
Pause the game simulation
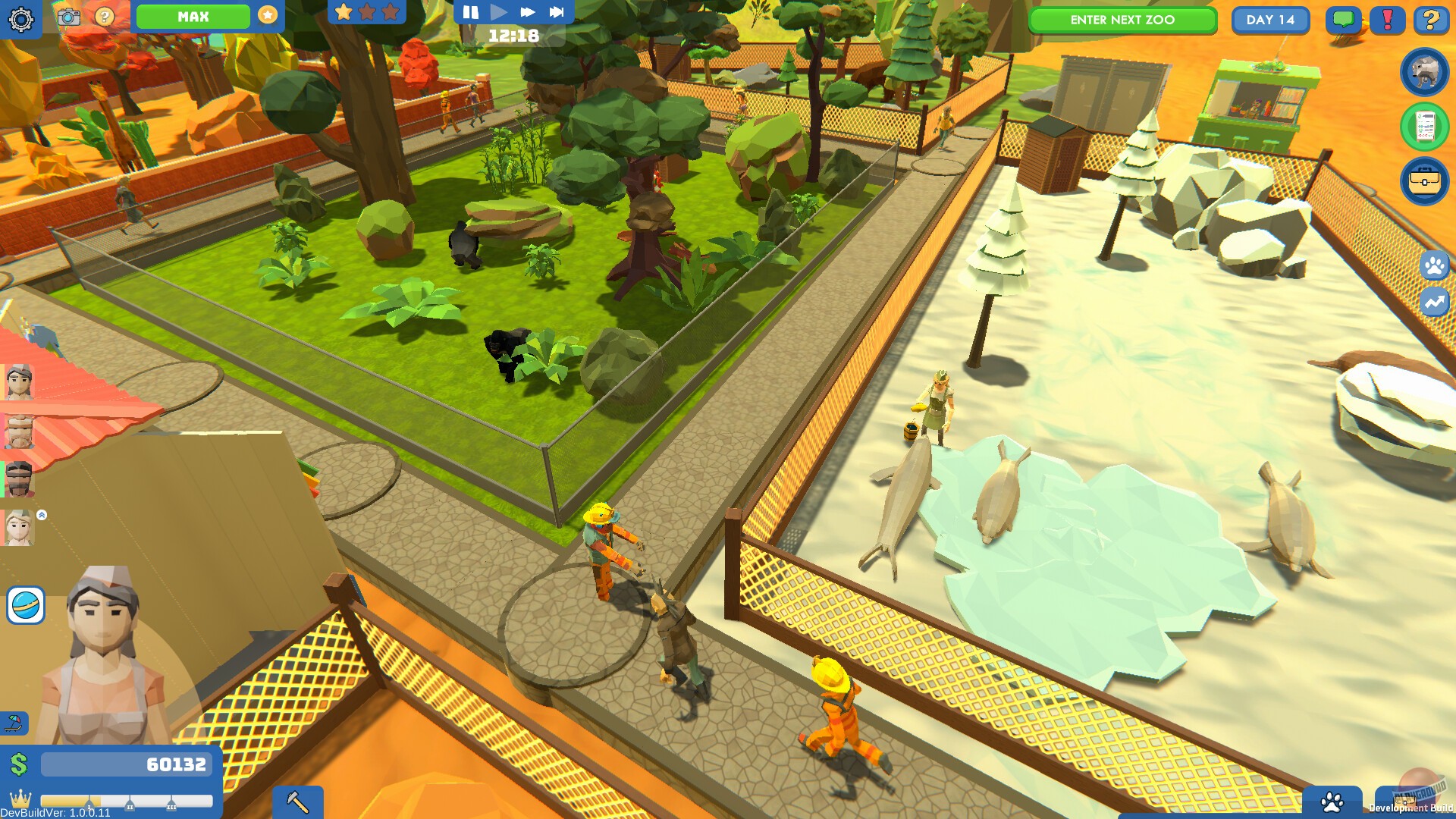click(469, 11)
